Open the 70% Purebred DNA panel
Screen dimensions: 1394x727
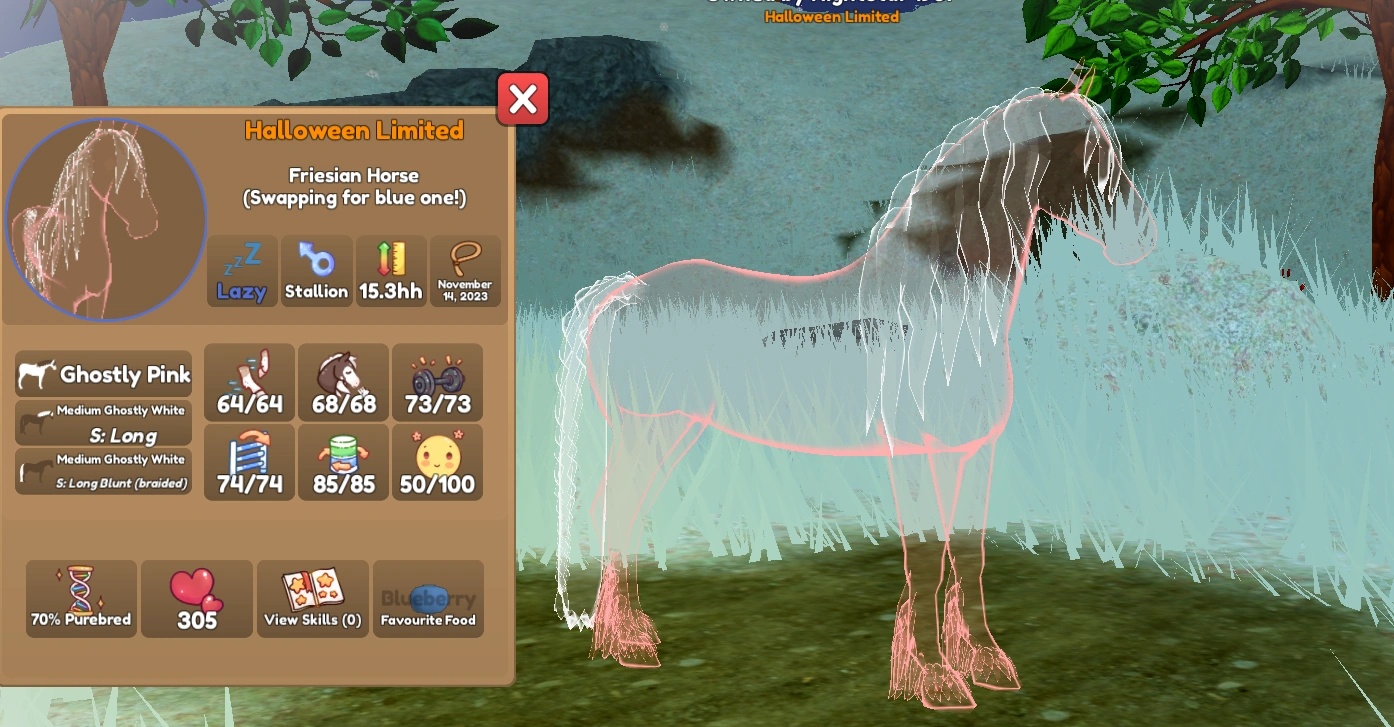[81, 598]
